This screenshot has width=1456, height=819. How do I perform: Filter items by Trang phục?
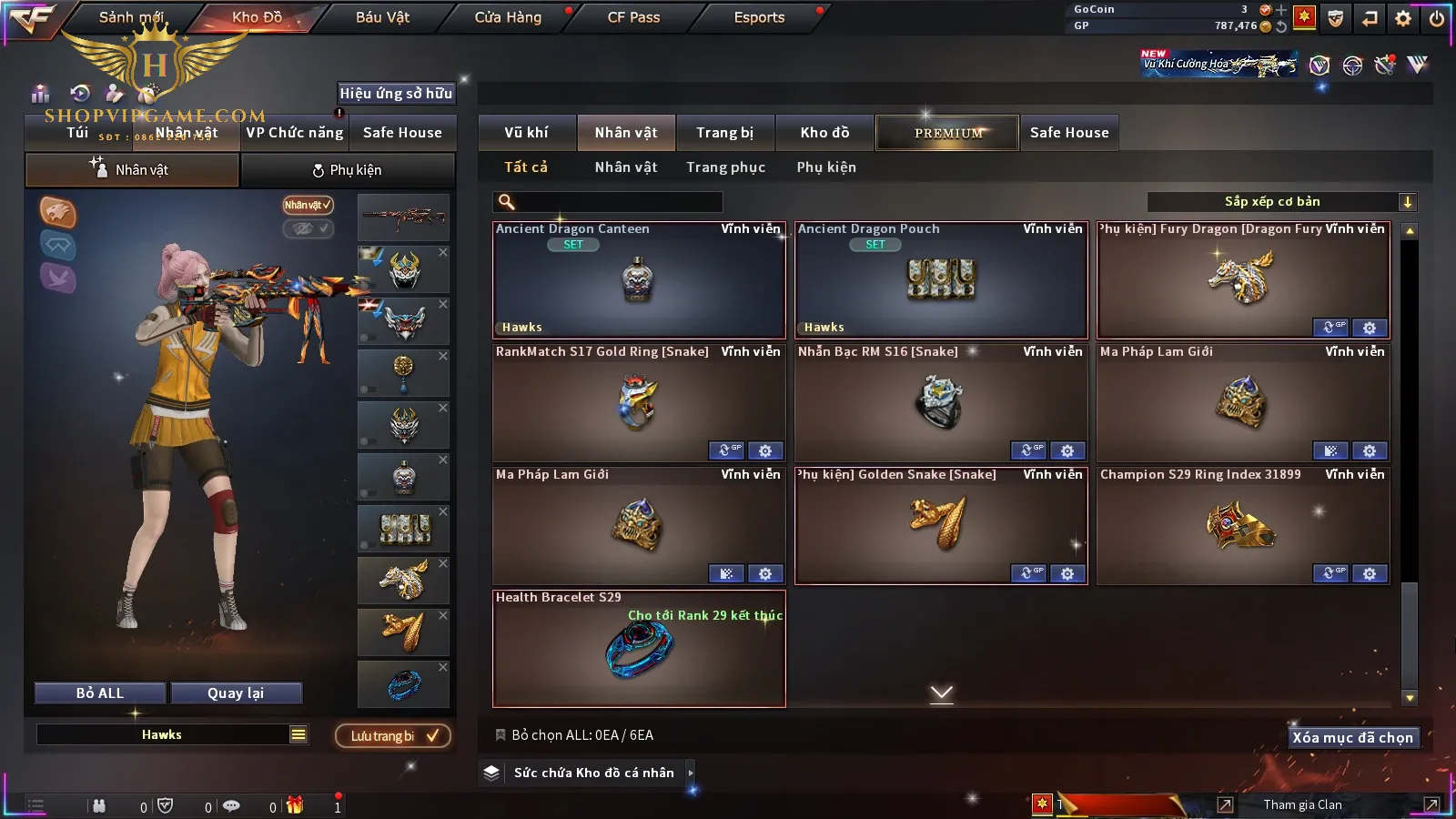pos(725,167)
